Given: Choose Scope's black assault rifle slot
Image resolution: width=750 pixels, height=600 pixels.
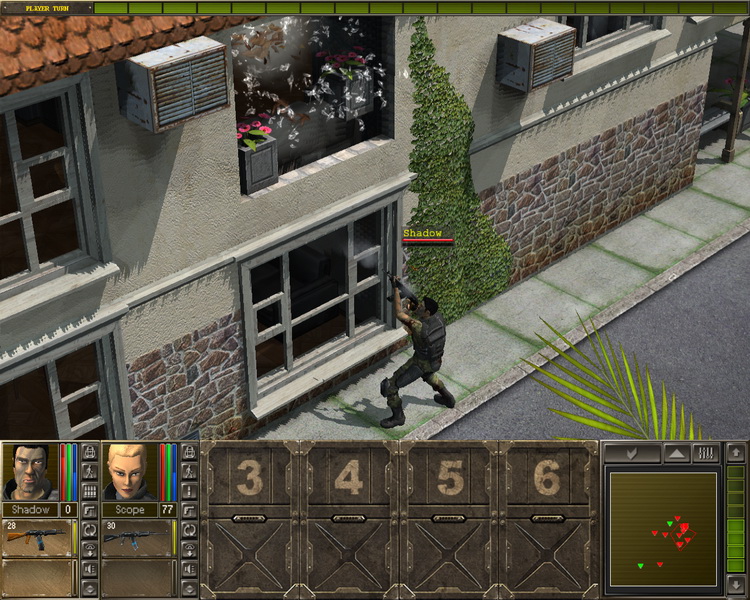Looking at the screenshot, I should [135, 536].
